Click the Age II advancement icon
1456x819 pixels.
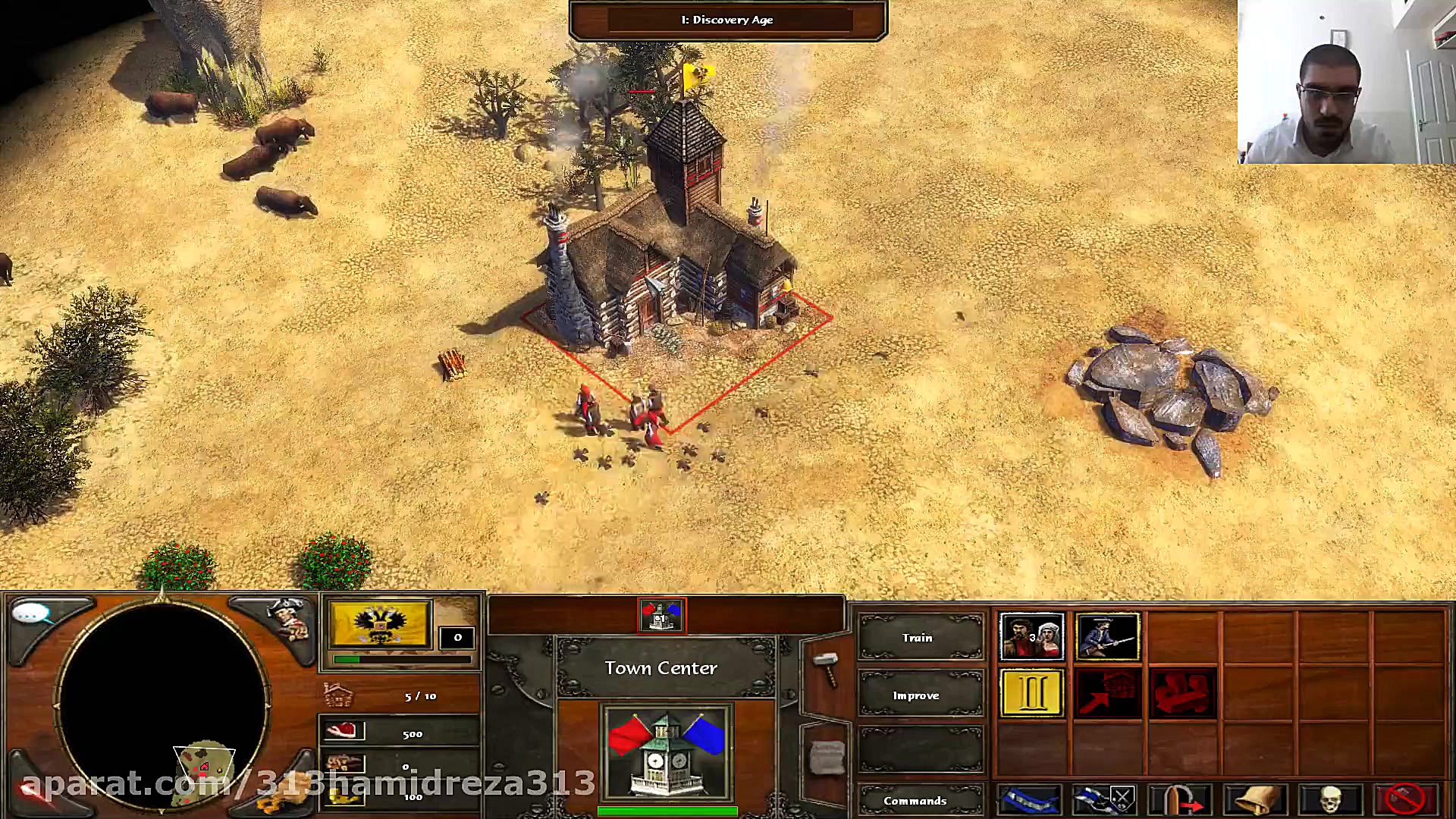1032,692
